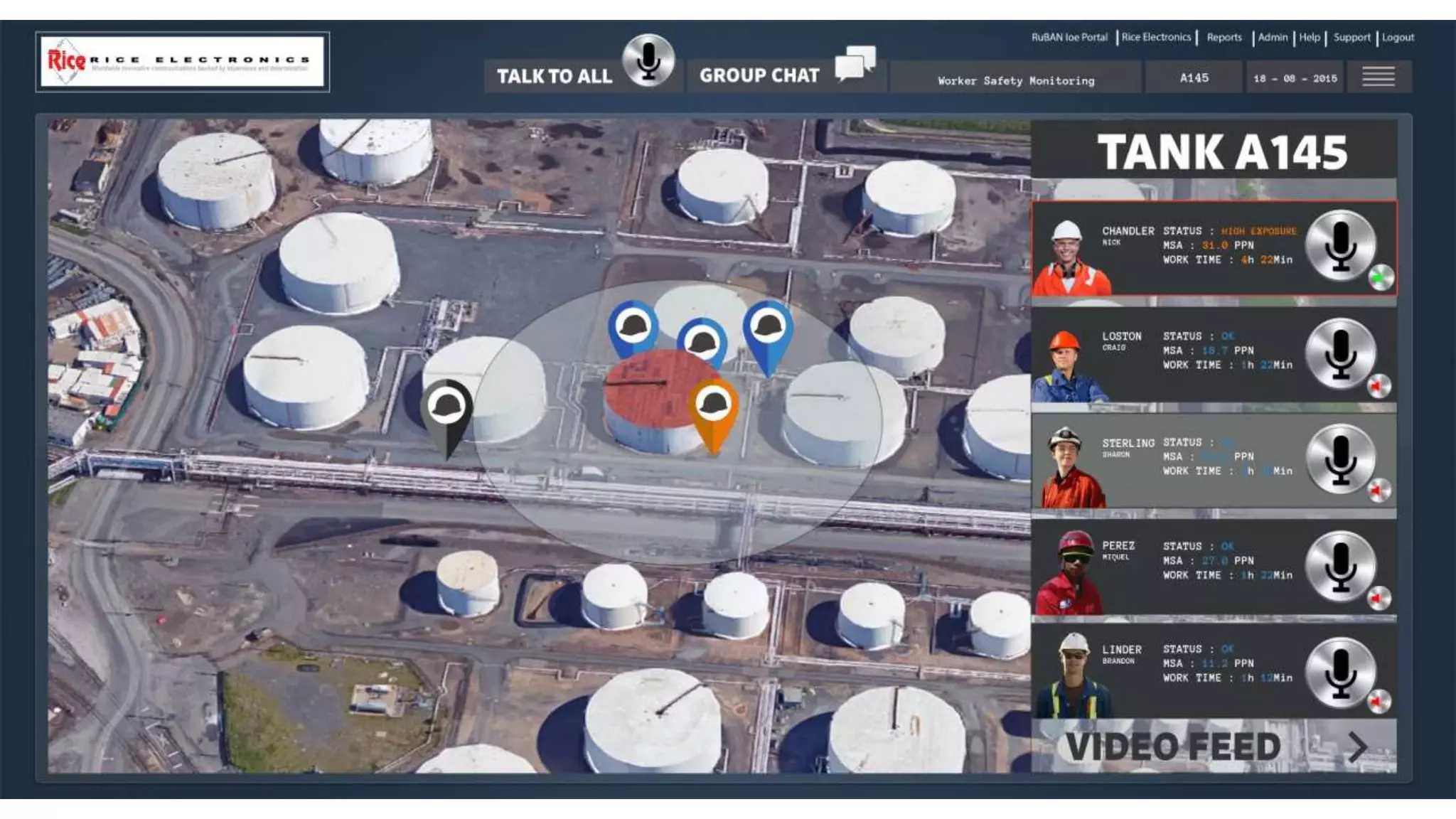
Task: Open the Help link
Action: [1310, 38]
